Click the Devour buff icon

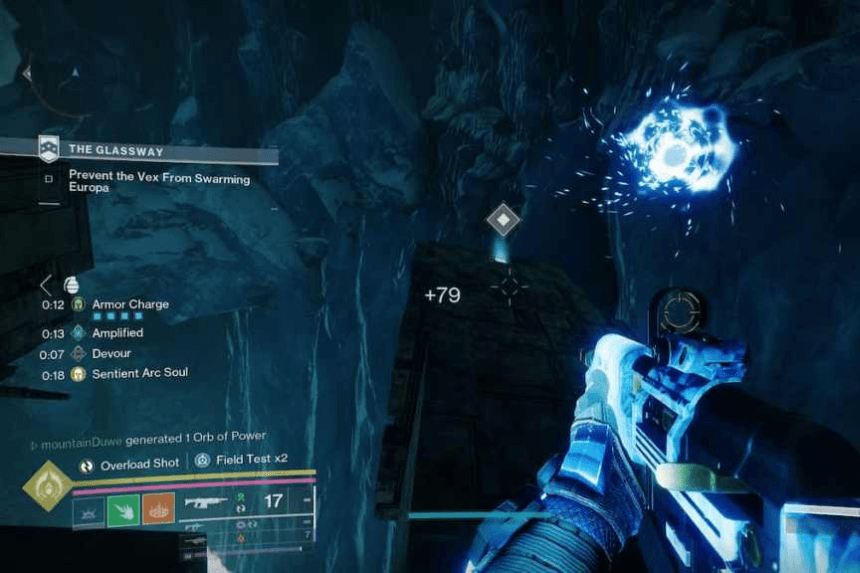(x=78, y=354)
